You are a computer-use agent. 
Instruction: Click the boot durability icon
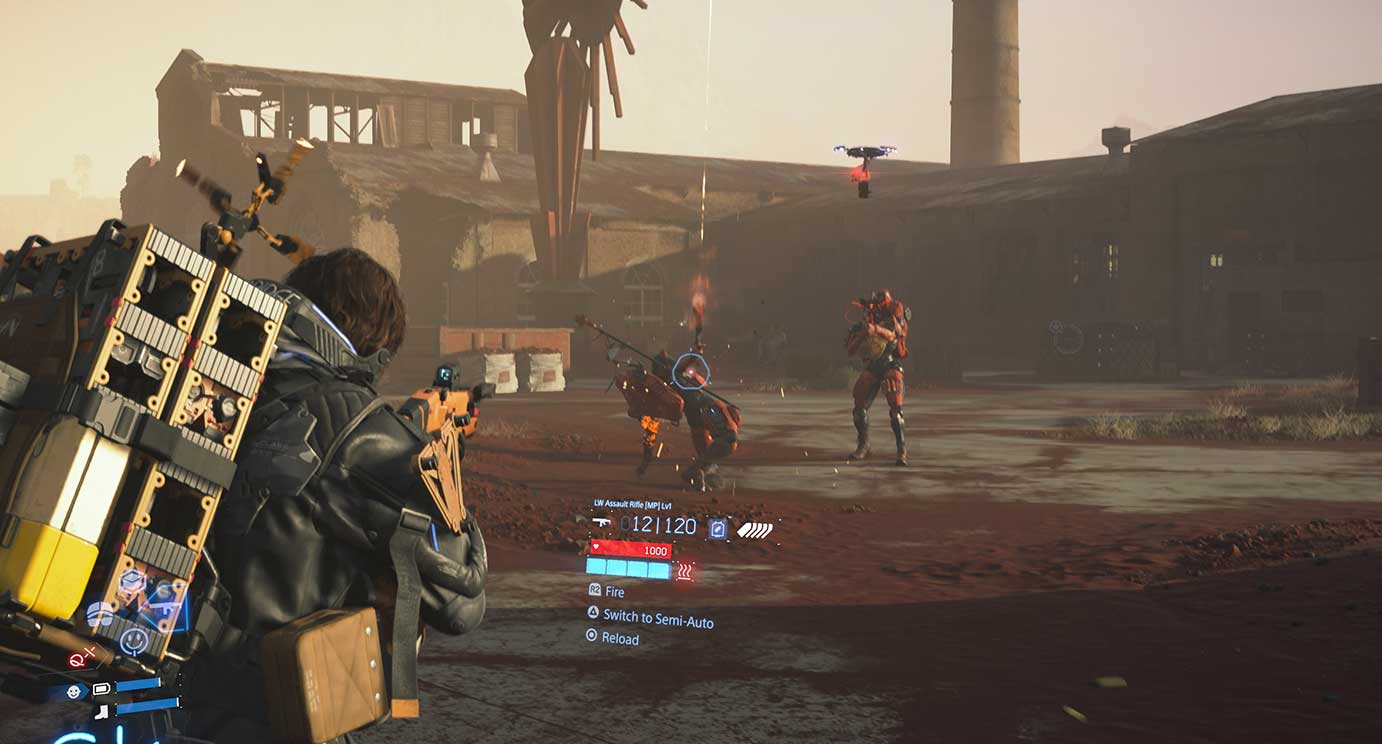pyautogui.click(x=102, y=711)
